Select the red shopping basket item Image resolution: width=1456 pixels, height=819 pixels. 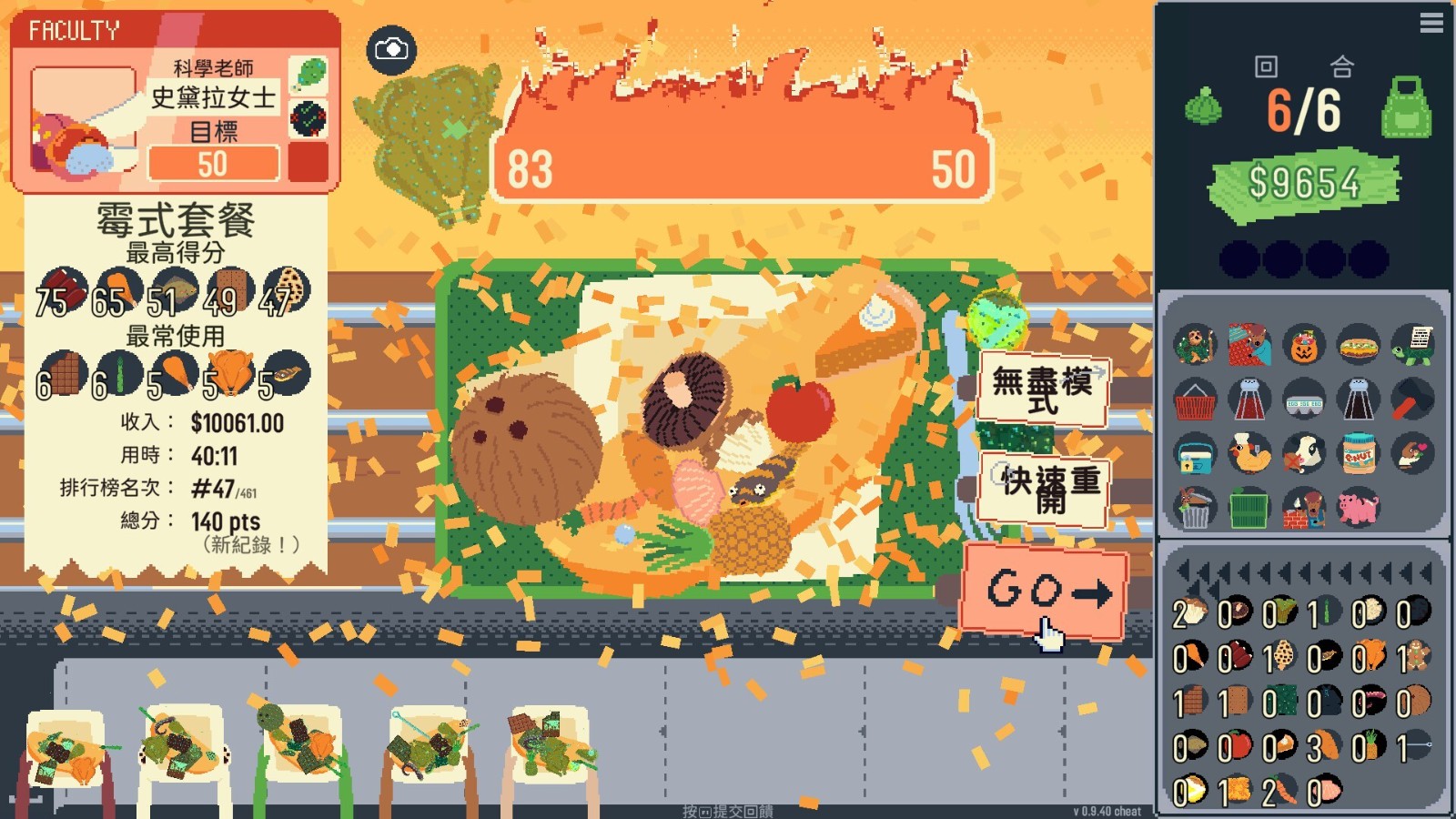pyautogui.click(x=1195, y=399)
